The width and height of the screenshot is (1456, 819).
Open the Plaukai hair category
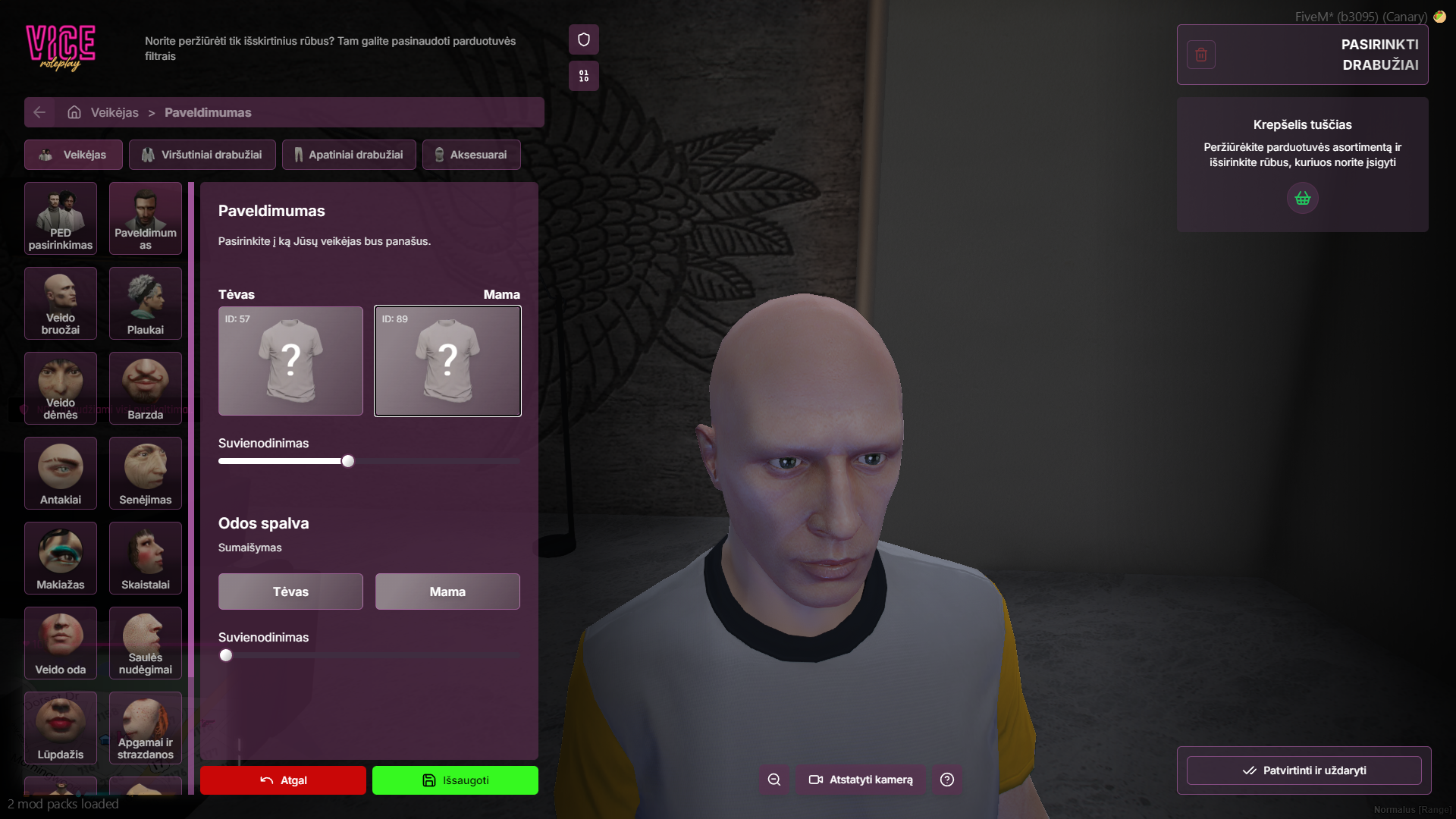click(x=146, y=303)
